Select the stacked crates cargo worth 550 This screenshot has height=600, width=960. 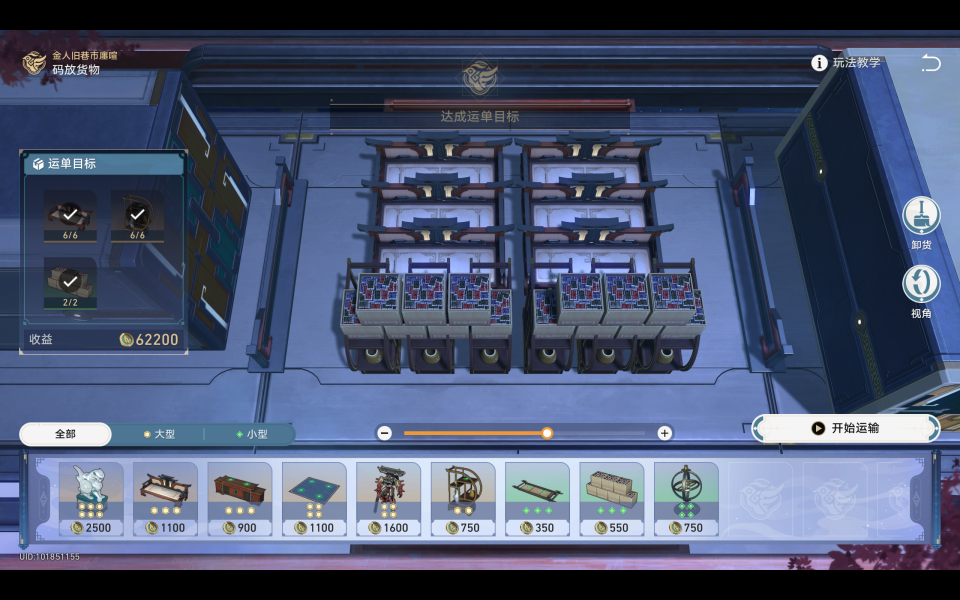611,498
